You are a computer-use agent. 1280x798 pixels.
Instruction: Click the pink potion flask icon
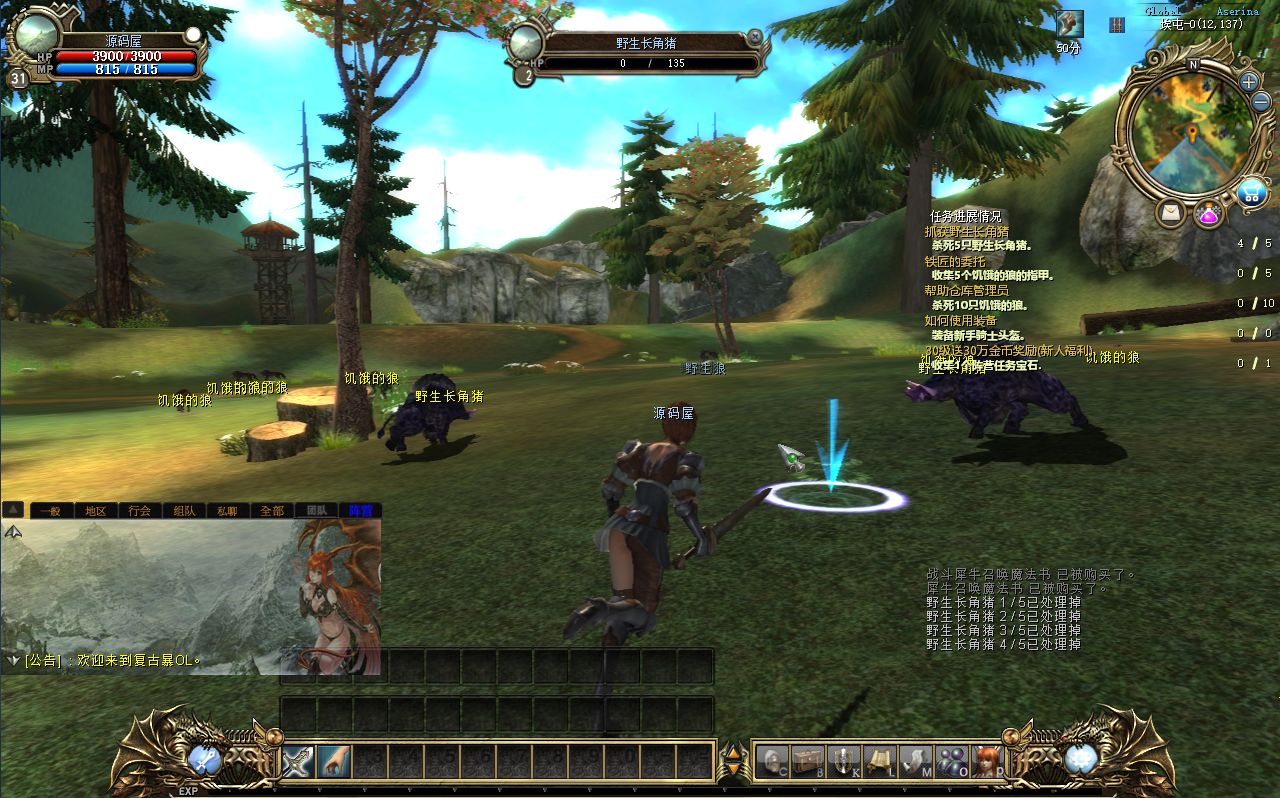tap(1208, 214)
